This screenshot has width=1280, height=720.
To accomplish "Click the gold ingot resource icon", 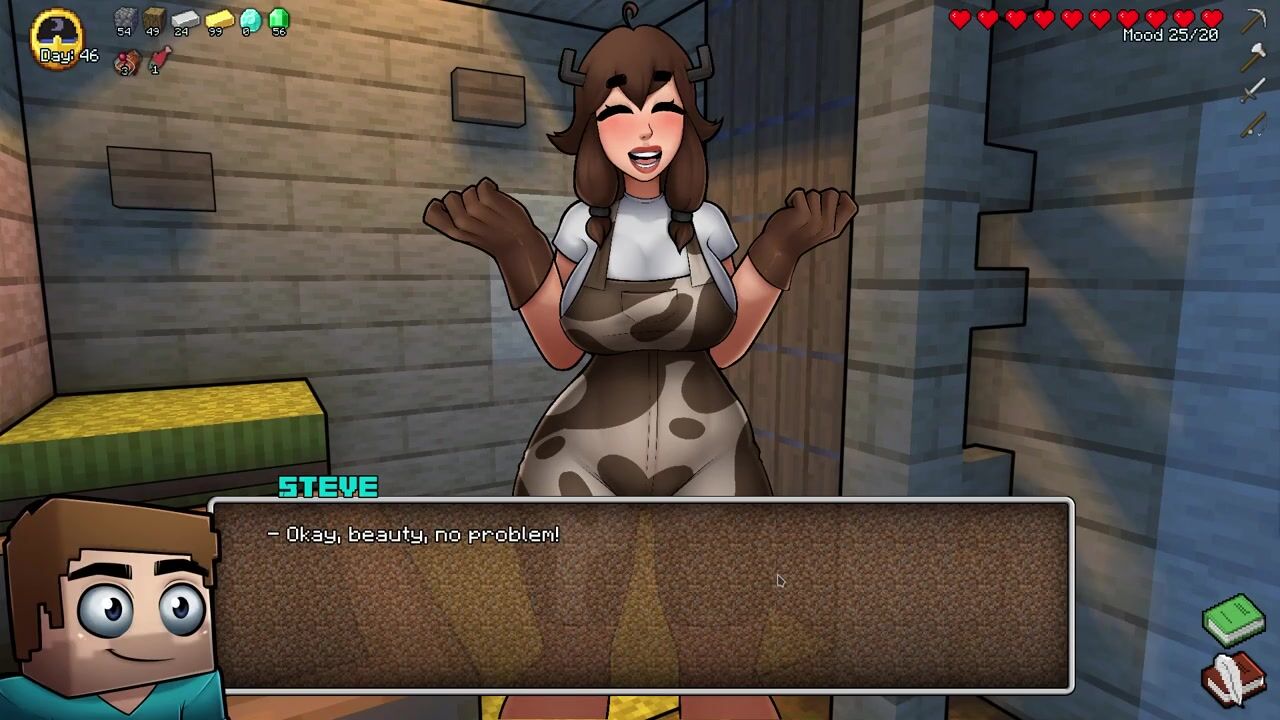I will point(217,19).
